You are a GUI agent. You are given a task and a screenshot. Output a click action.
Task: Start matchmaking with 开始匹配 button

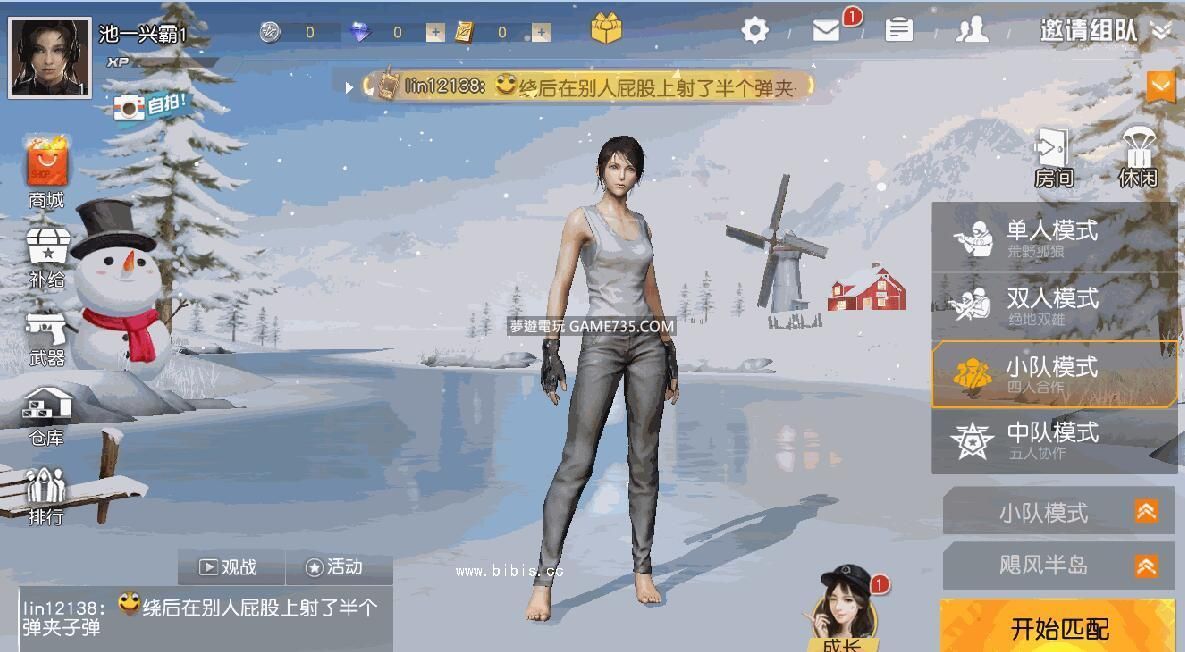point(1058,627)
